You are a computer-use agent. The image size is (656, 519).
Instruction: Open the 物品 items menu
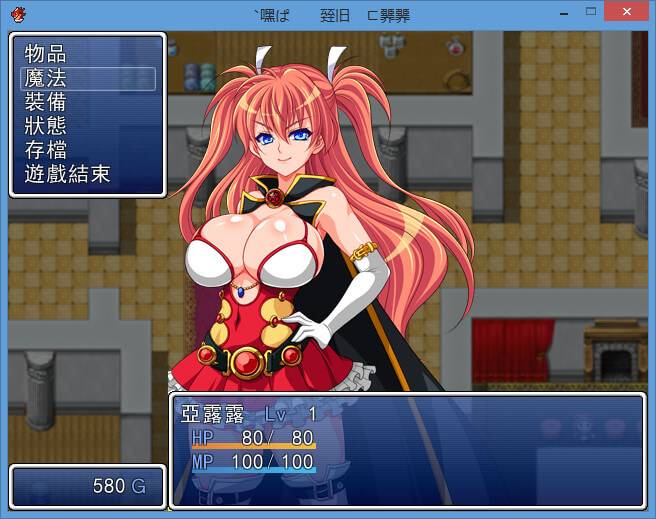point(46,54)
